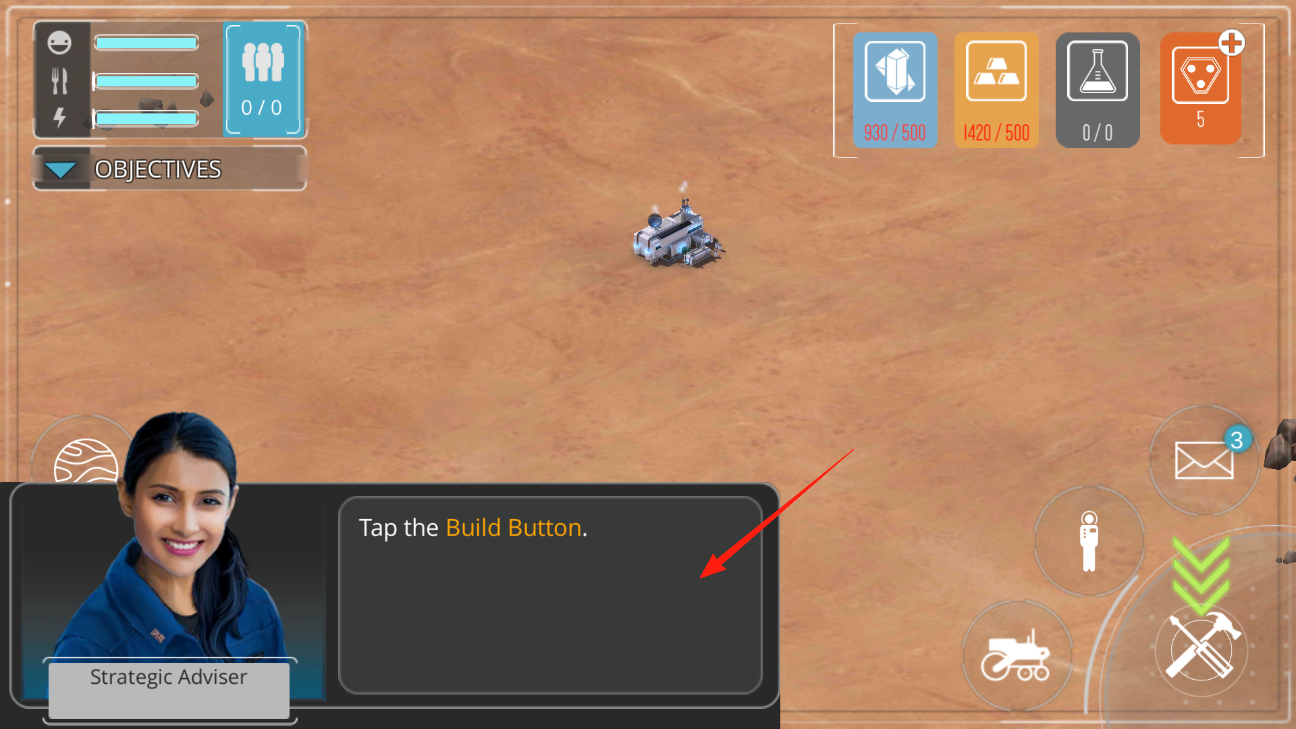Image resolution: width=1296 pixels, height=729 pixels.
Task: Select the blue crystal resource tile
Action: 895,89
